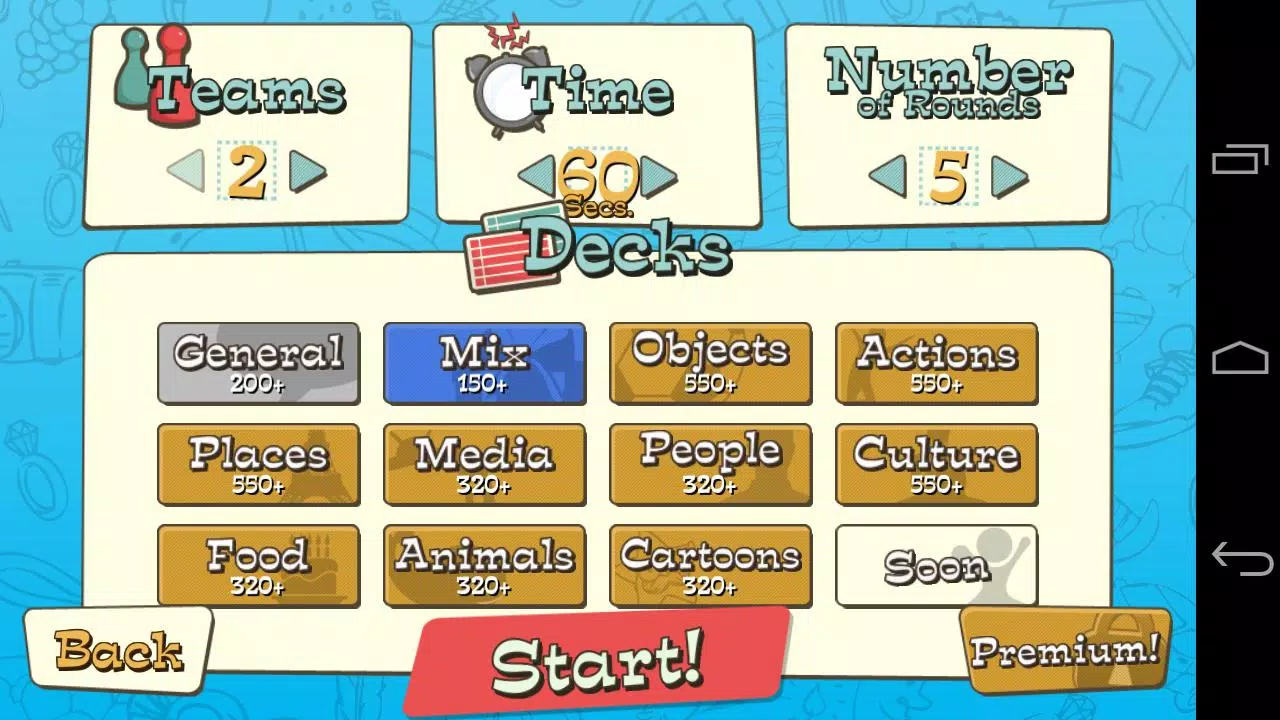Image resolution: width=1280 pixels, height=720 pixels.
Task: Enable the Animals deck
Action: (484, 565)
